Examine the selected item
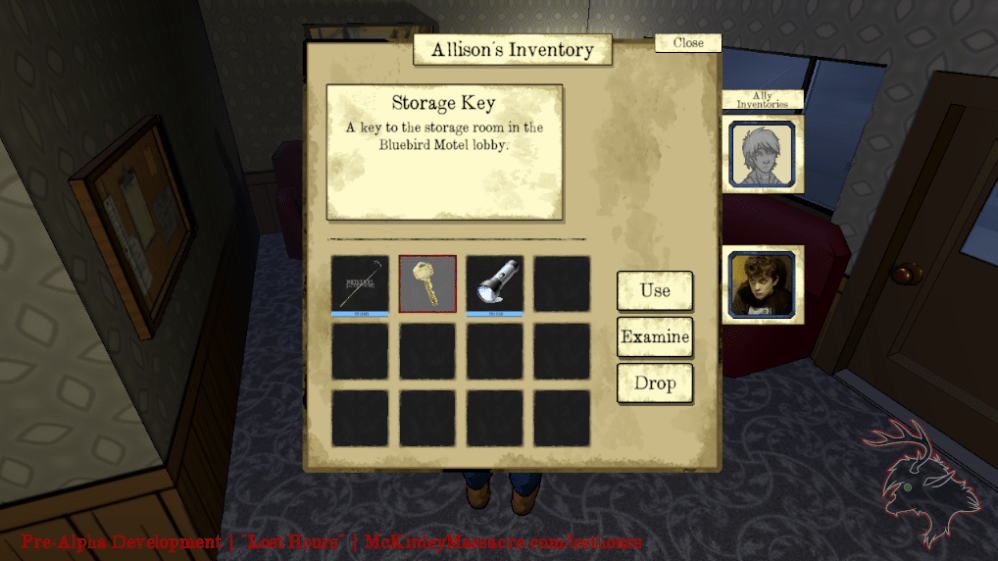998x561 pixels. coord(655,337)
